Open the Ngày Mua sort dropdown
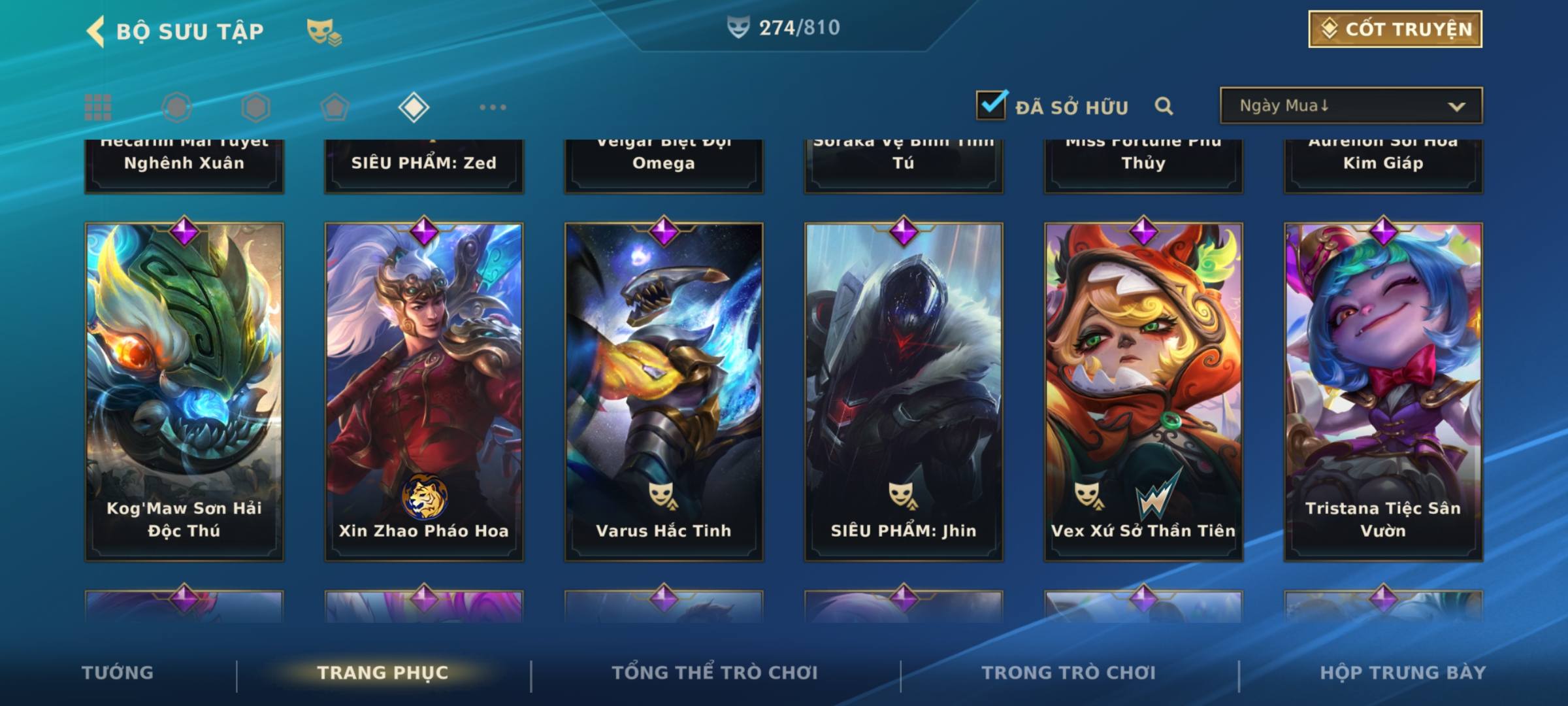 tap(1350, 106)
